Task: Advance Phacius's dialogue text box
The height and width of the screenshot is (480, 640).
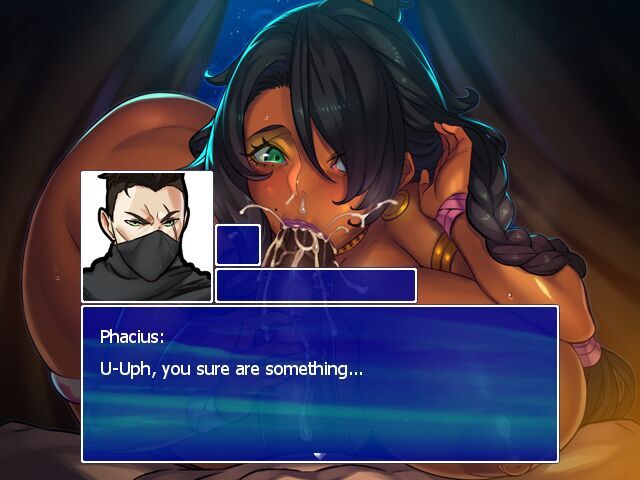Action: pyautogui.click(x=319, y=384)
